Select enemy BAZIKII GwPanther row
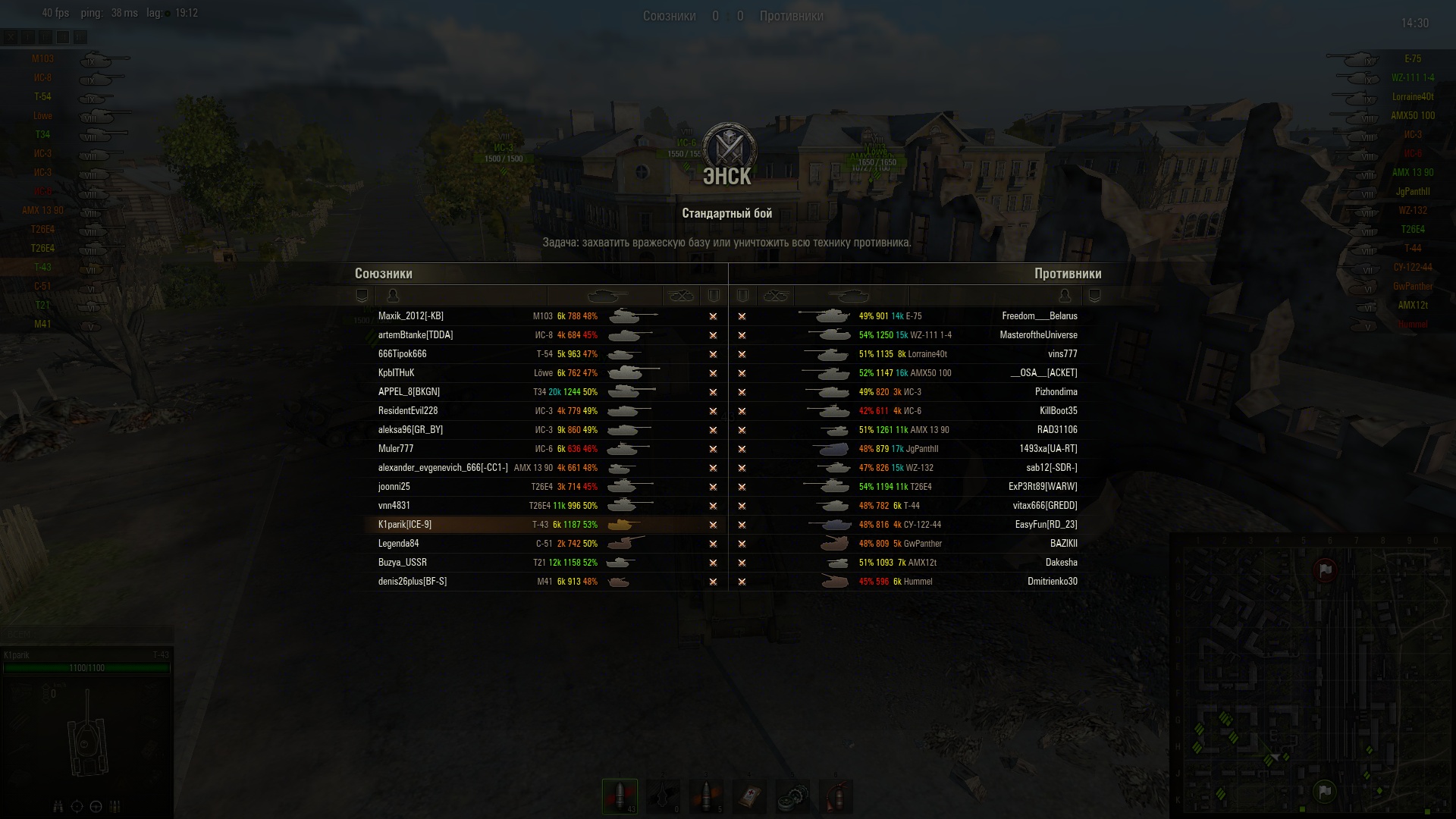Screen dimensions: 1456x819 click(1063, 544)
